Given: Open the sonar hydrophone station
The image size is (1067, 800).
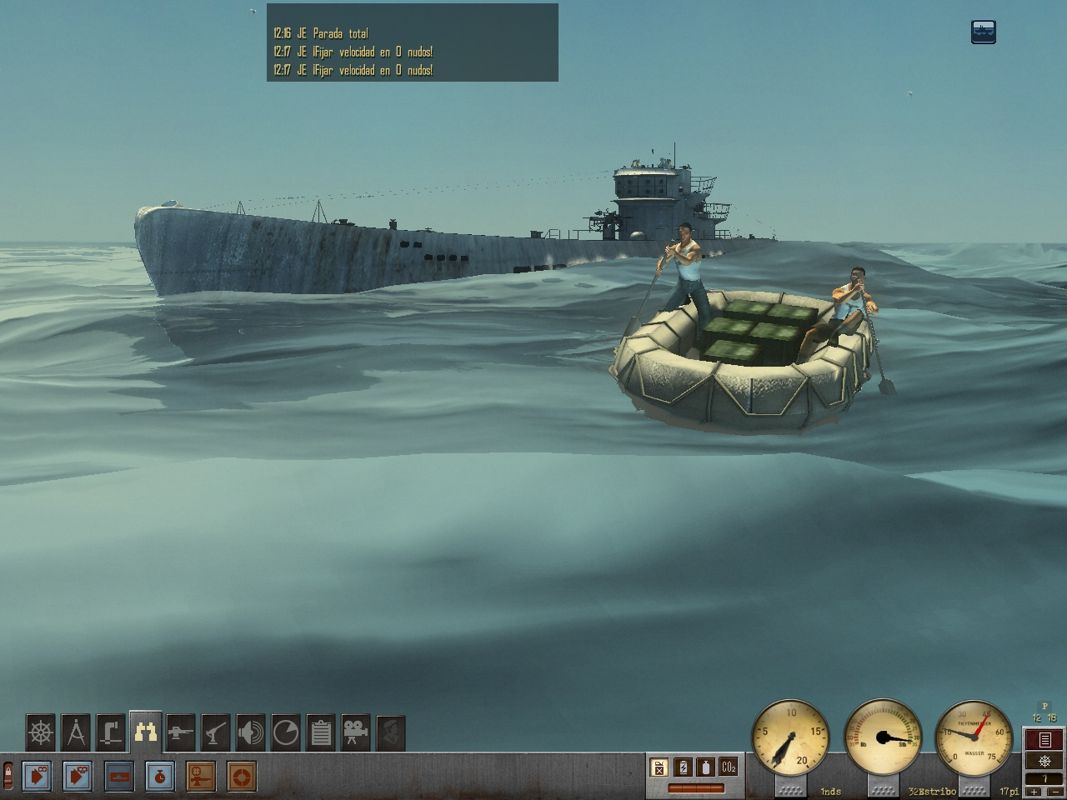Looking at the screenshot, I should [x=251, y=732].
